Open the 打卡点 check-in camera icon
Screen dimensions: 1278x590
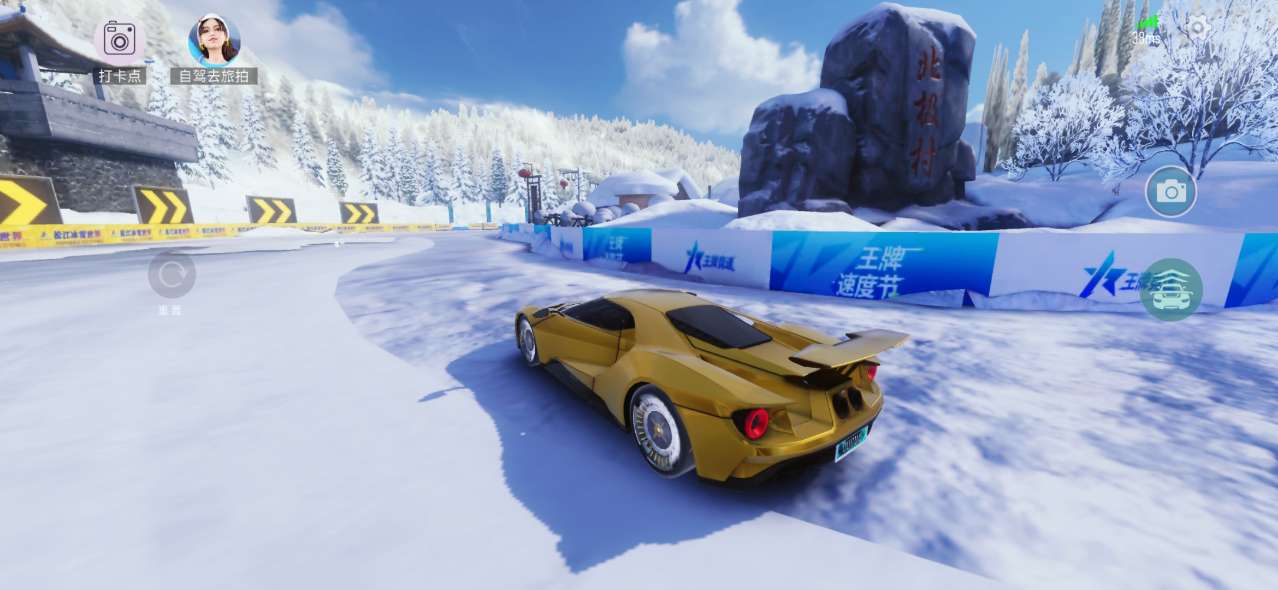pos(119,40)
